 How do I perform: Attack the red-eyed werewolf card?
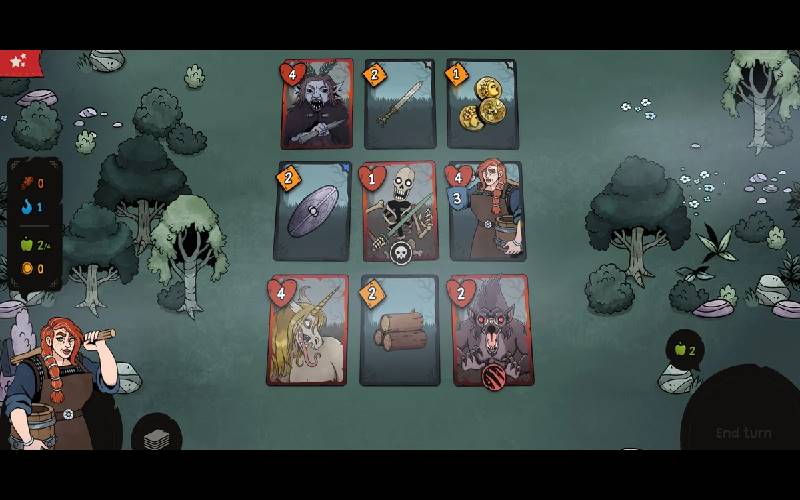coord(491,331)
